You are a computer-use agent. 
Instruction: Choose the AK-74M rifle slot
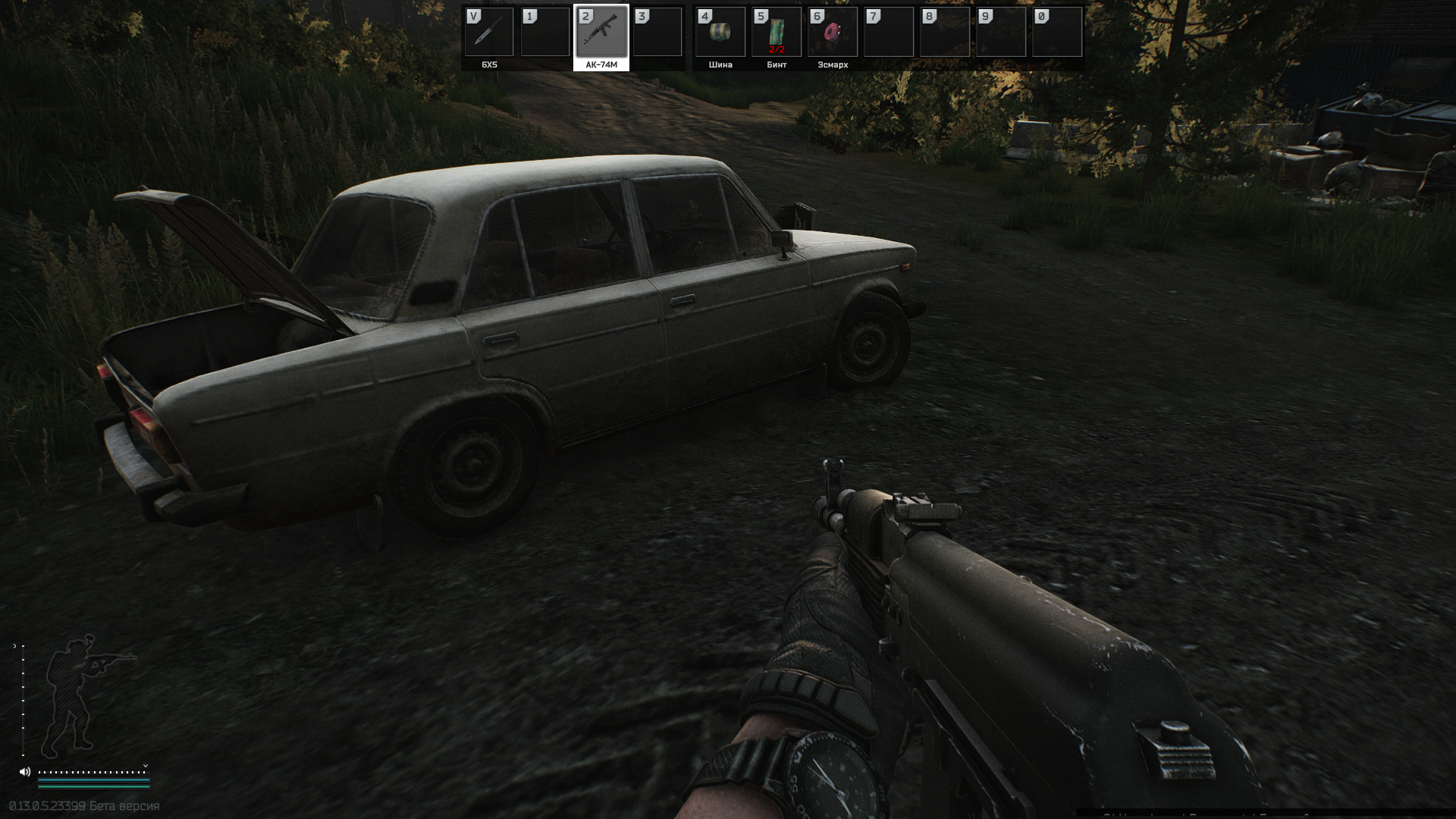(601, 33)
